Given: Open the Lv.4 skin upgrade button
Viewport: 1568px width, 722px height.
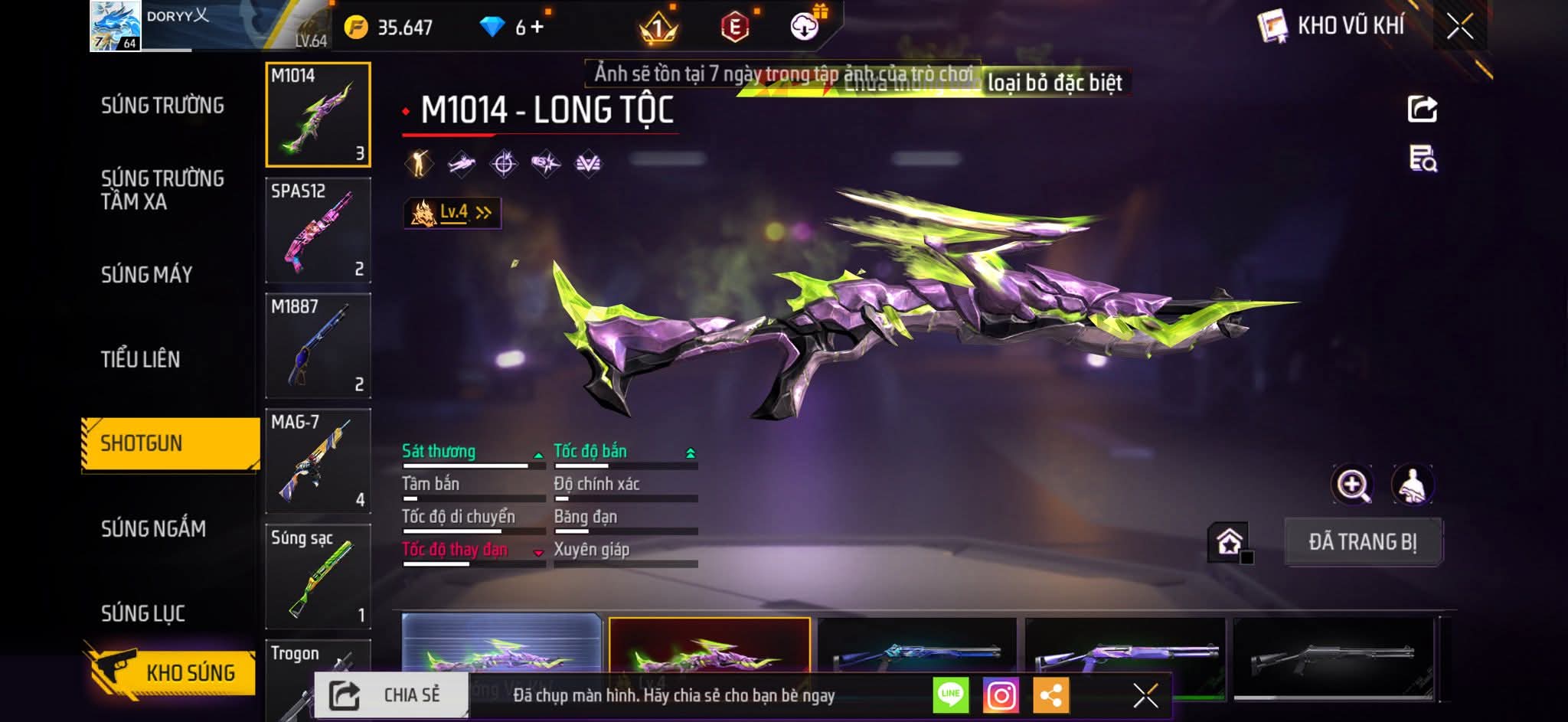Looking at the screenshot, I should [452, 213].
